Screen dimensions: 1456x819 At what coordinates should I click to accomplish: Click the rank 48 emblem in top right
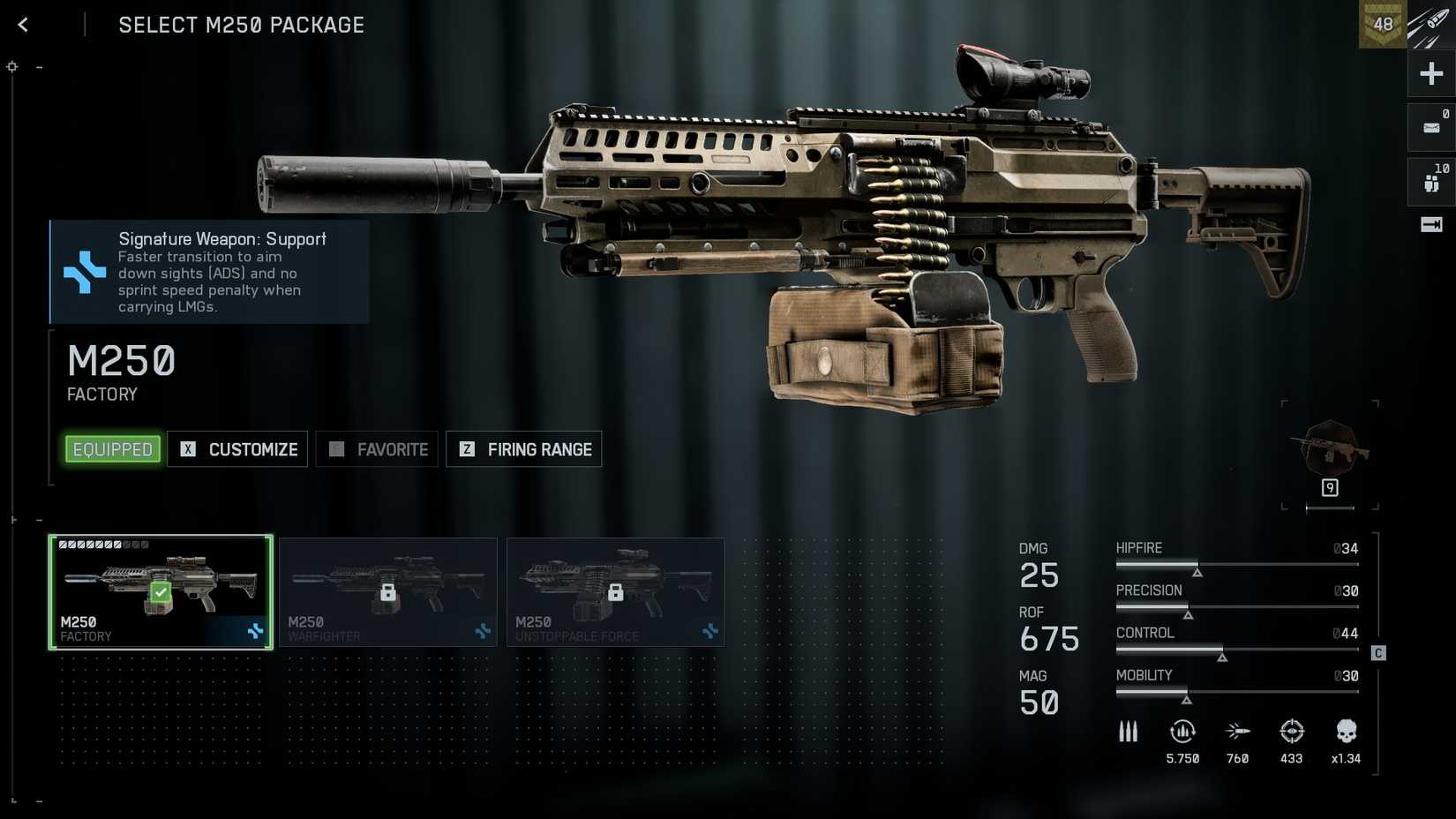[1383, 24]
